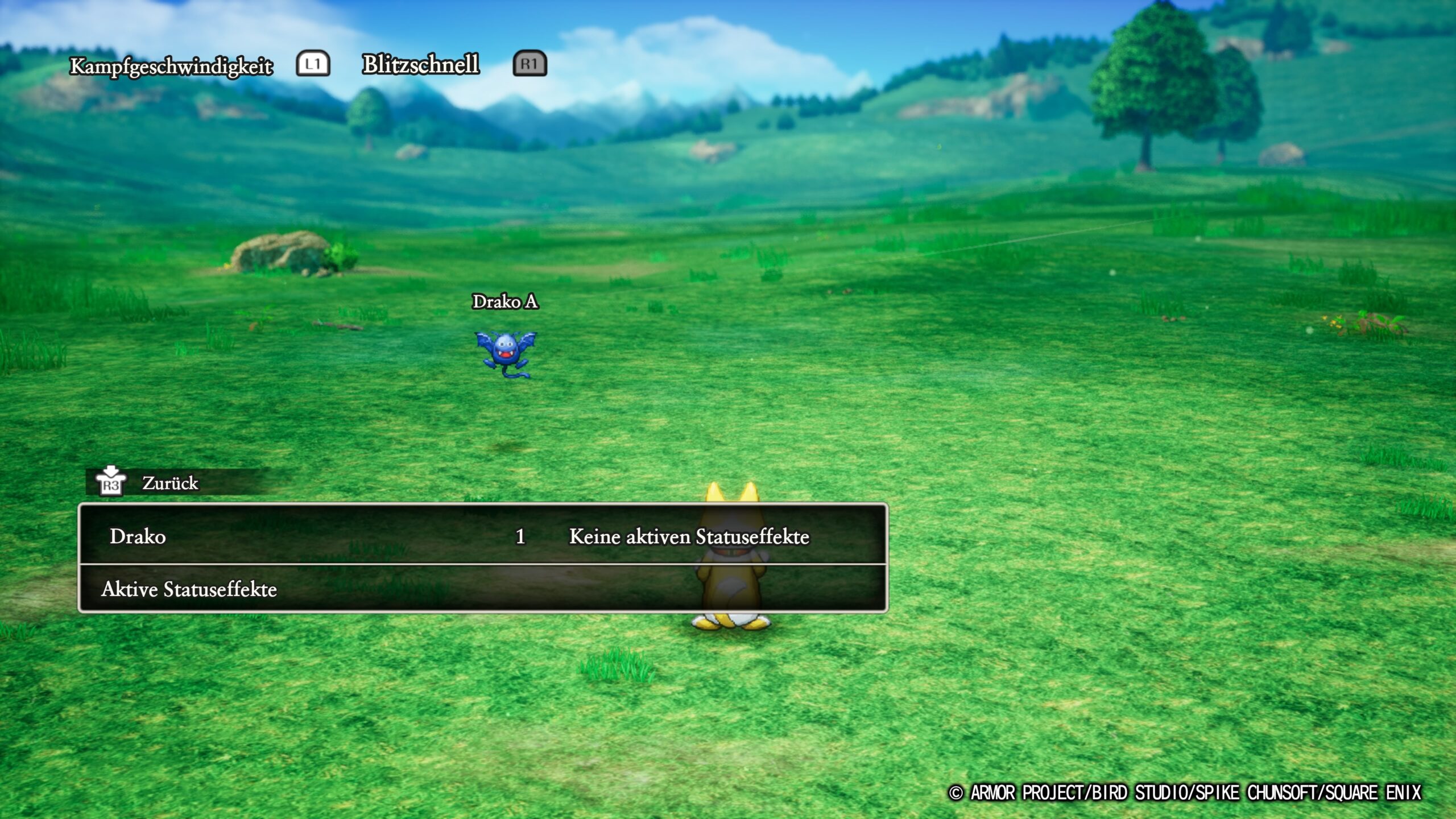Select the Drako A enemy name tag
The width and height of the screenshot is (1456, 819).
click(x=505, y=301)
